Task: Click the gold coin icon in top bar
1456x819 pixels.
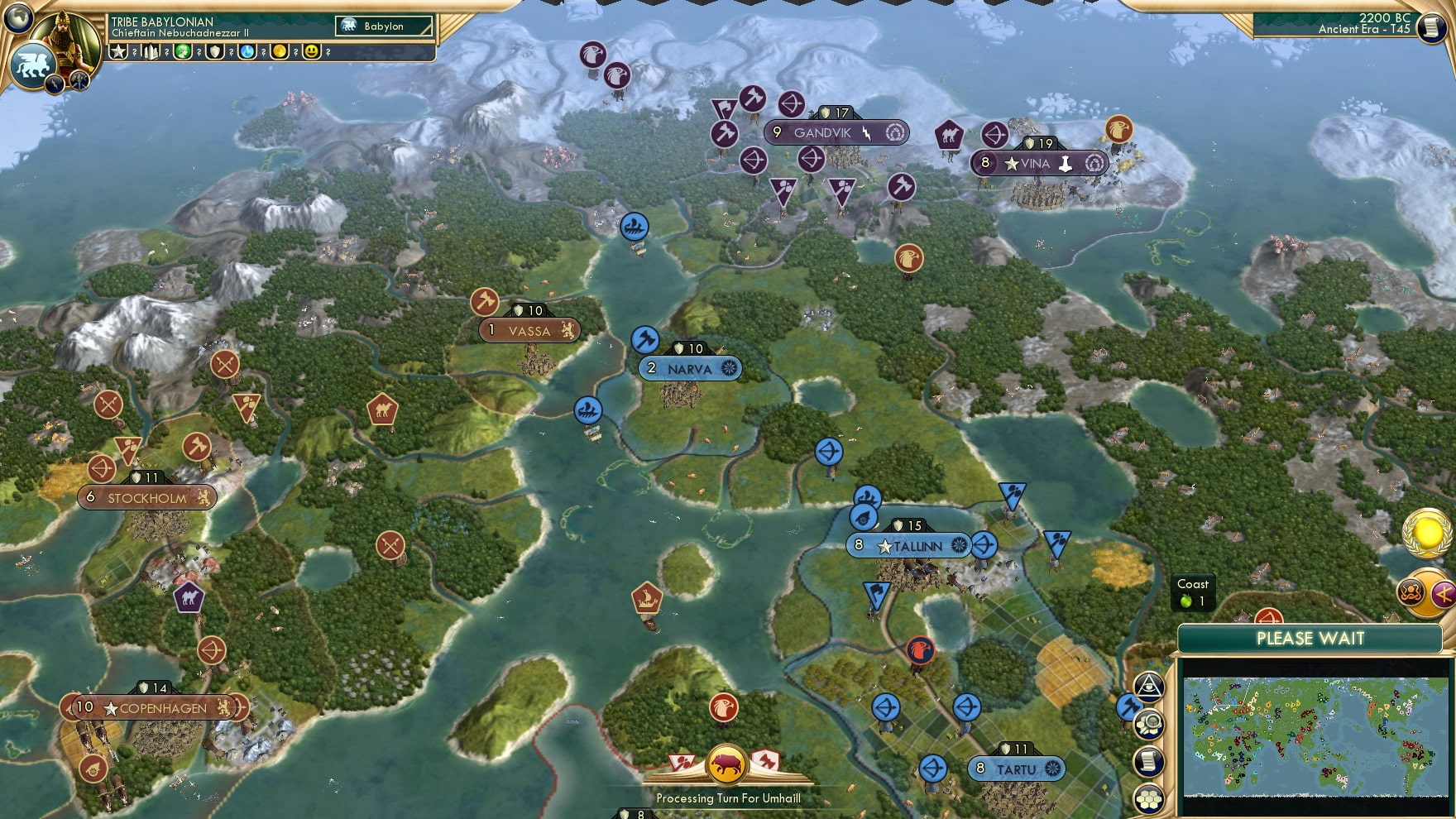Action: point(281,51)
